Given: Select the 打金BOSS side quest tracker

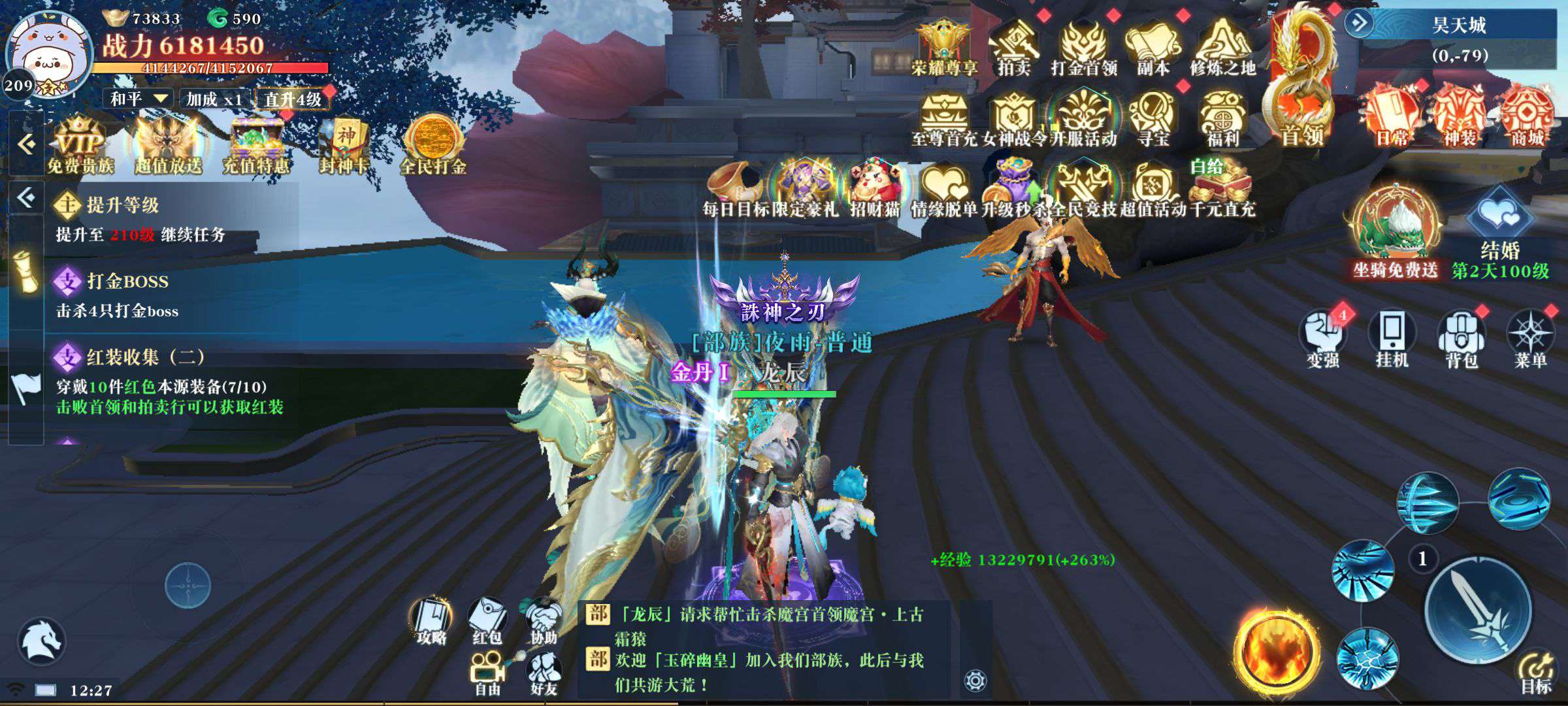Looking at the screenshot, I should point(128,294).
